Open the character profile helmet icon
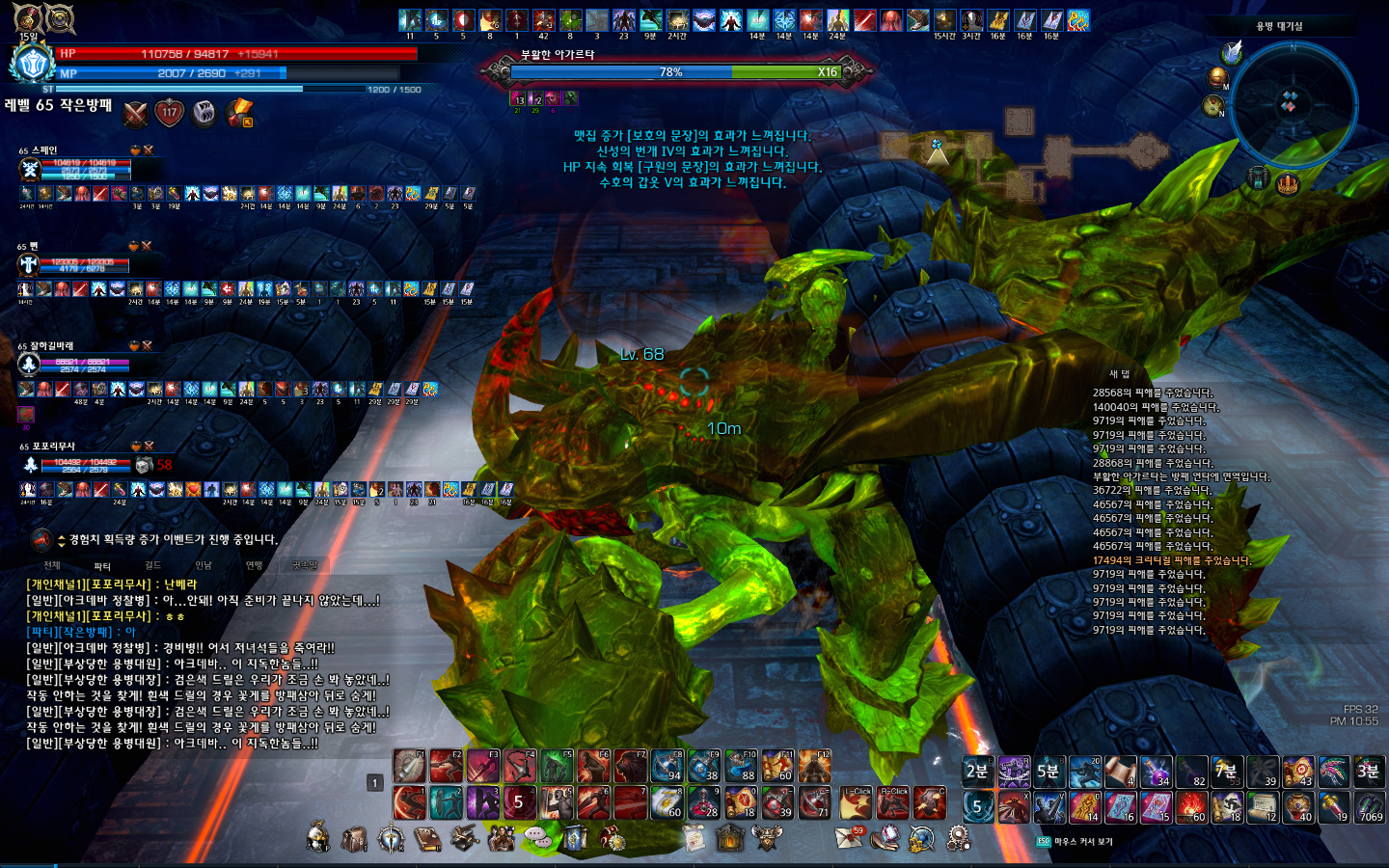This screenshot has width=1389, height=868. [x=317, y=838]
